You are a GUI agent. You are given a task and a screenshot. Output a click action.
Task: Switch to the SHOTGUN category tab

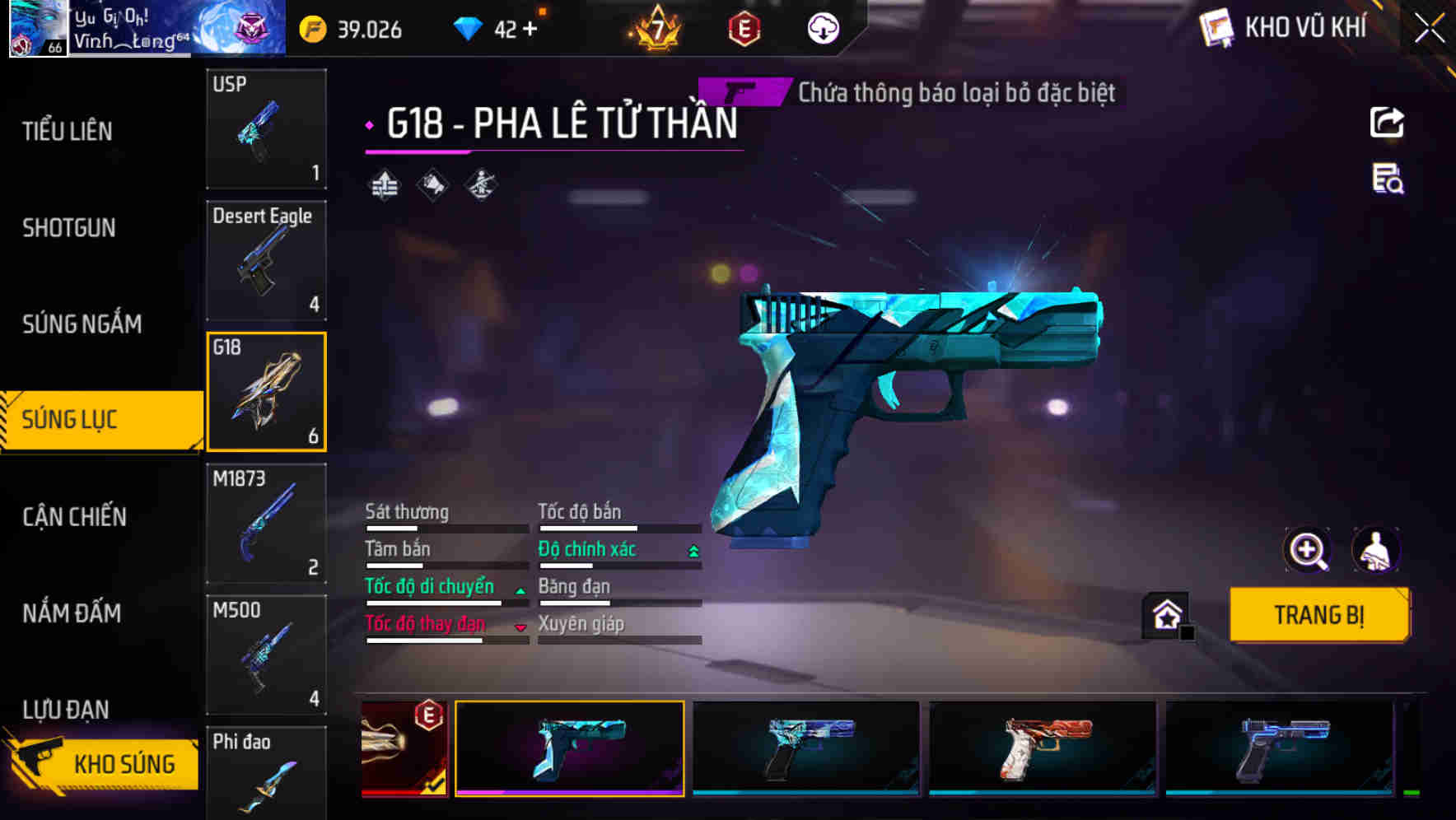click(x=69, y=227)
